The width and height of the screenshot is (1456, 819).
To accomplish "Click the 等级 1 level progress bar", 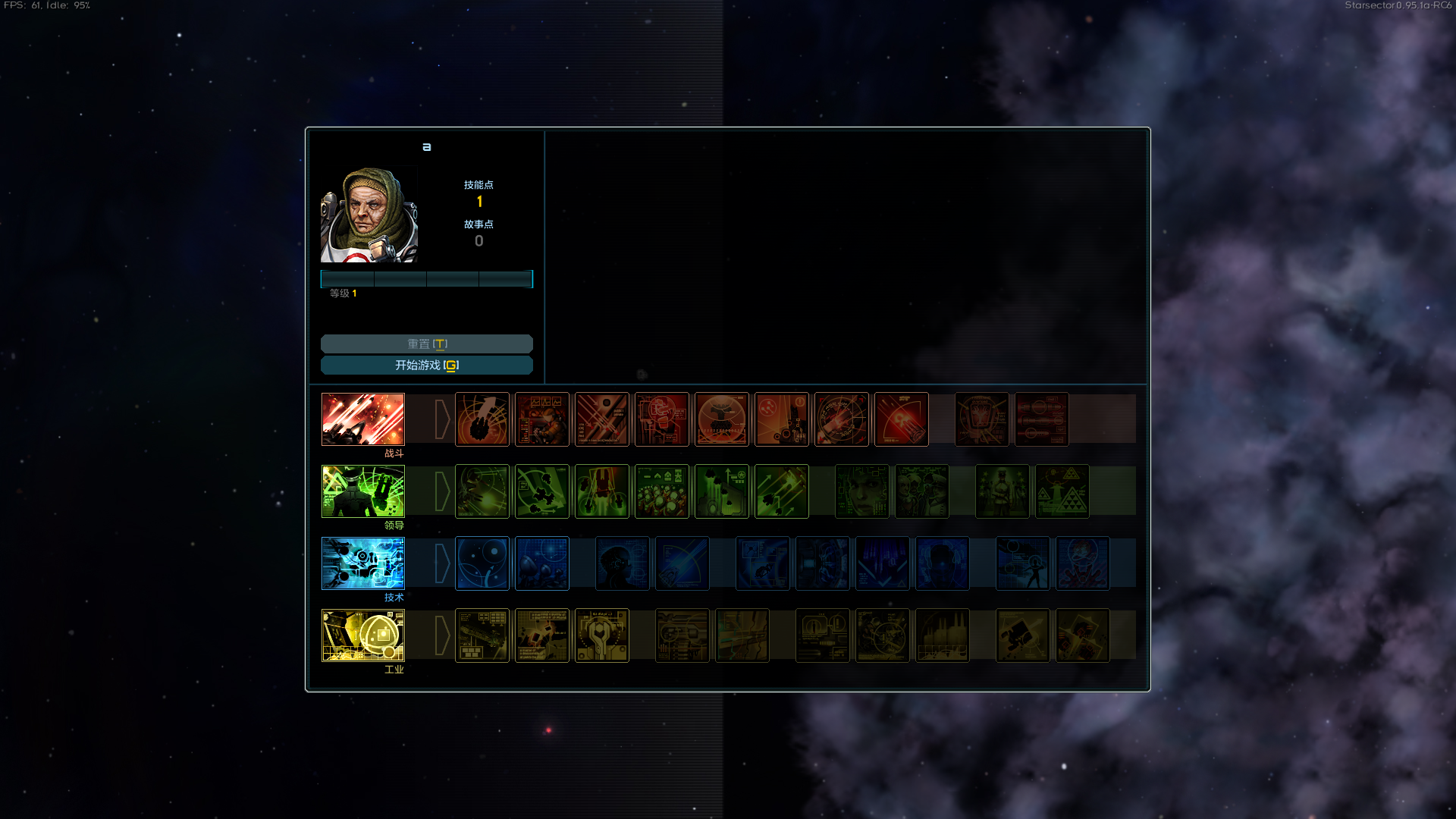I will click(427, 279).
